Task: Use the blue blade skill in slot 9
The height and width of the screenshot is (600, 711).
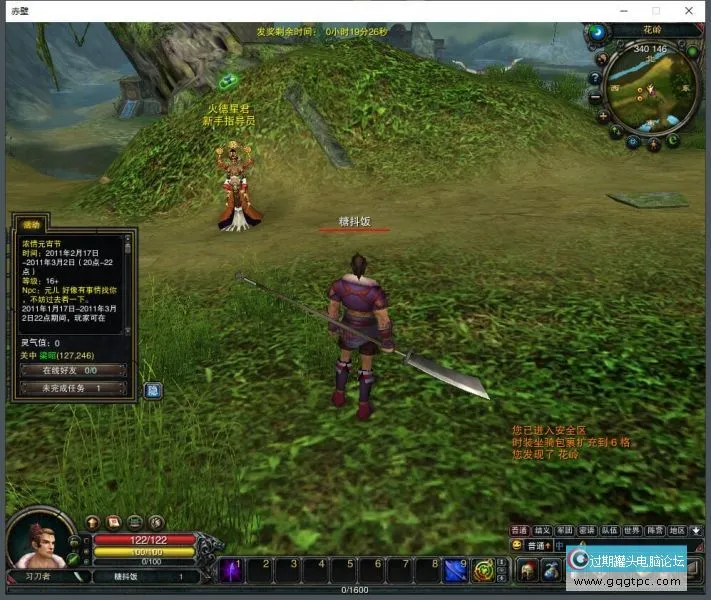Action: [x=456, y=569]
